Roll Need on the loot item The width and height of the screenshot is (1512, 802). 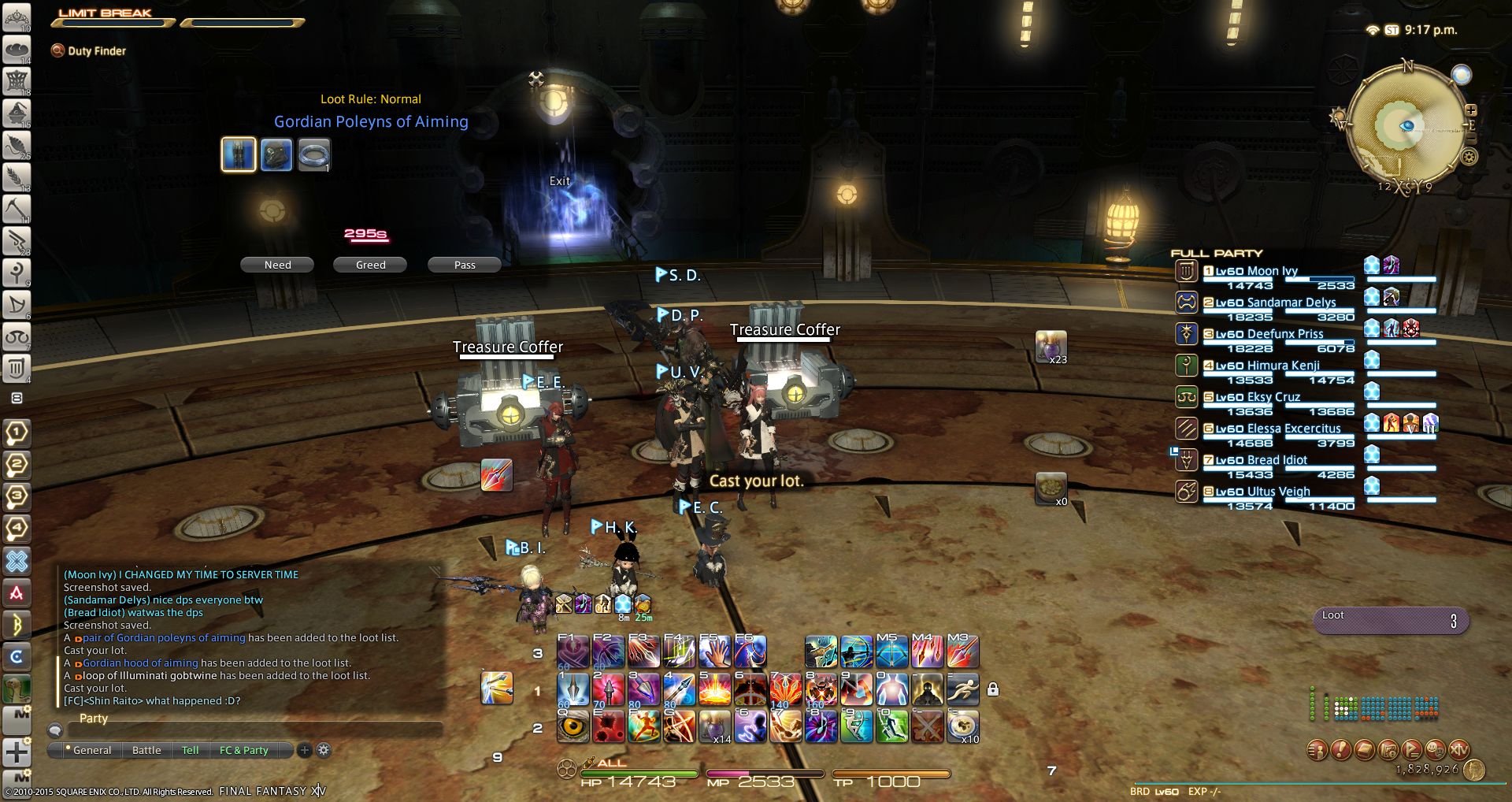click(x=277, y=265)
